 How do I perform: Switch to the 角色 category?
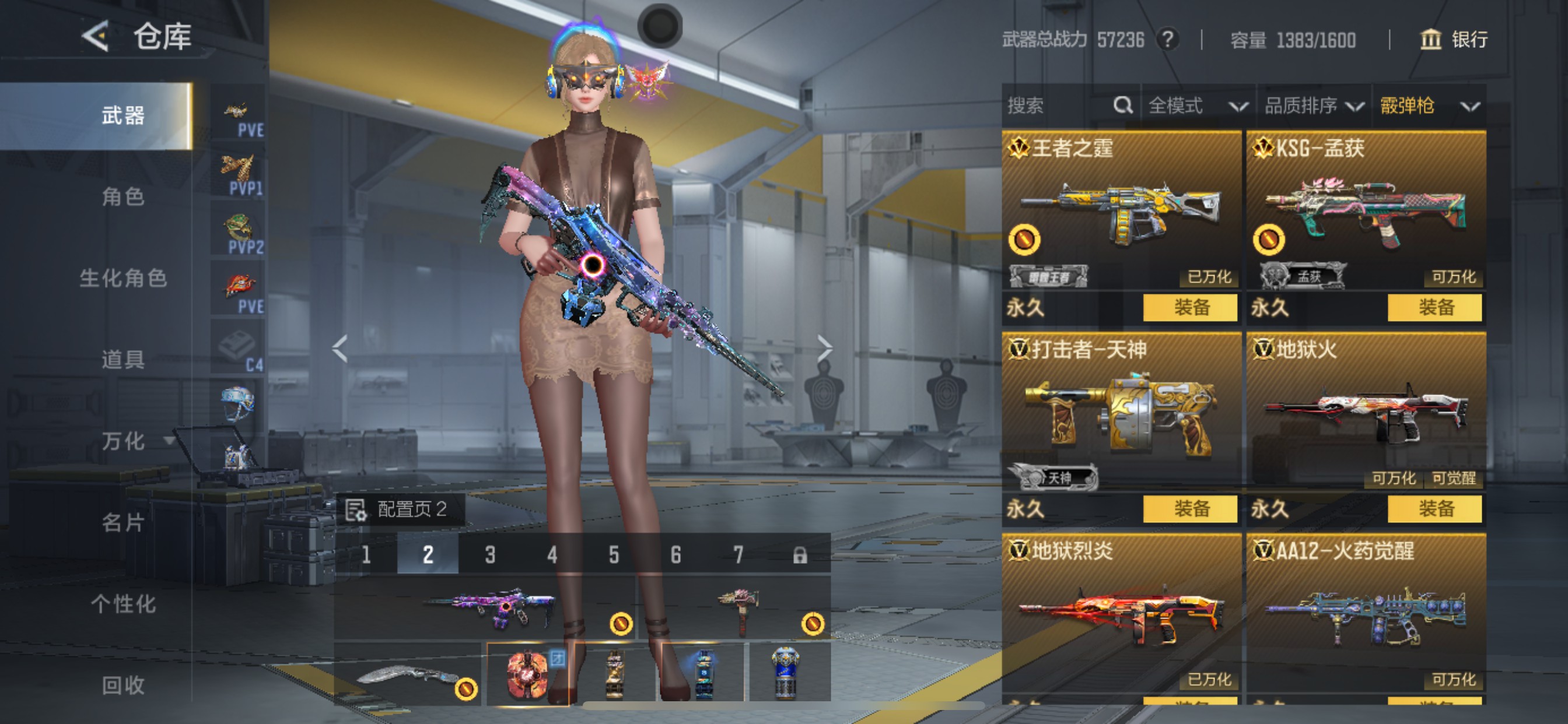pyautogui.click(x=123, y=196)
